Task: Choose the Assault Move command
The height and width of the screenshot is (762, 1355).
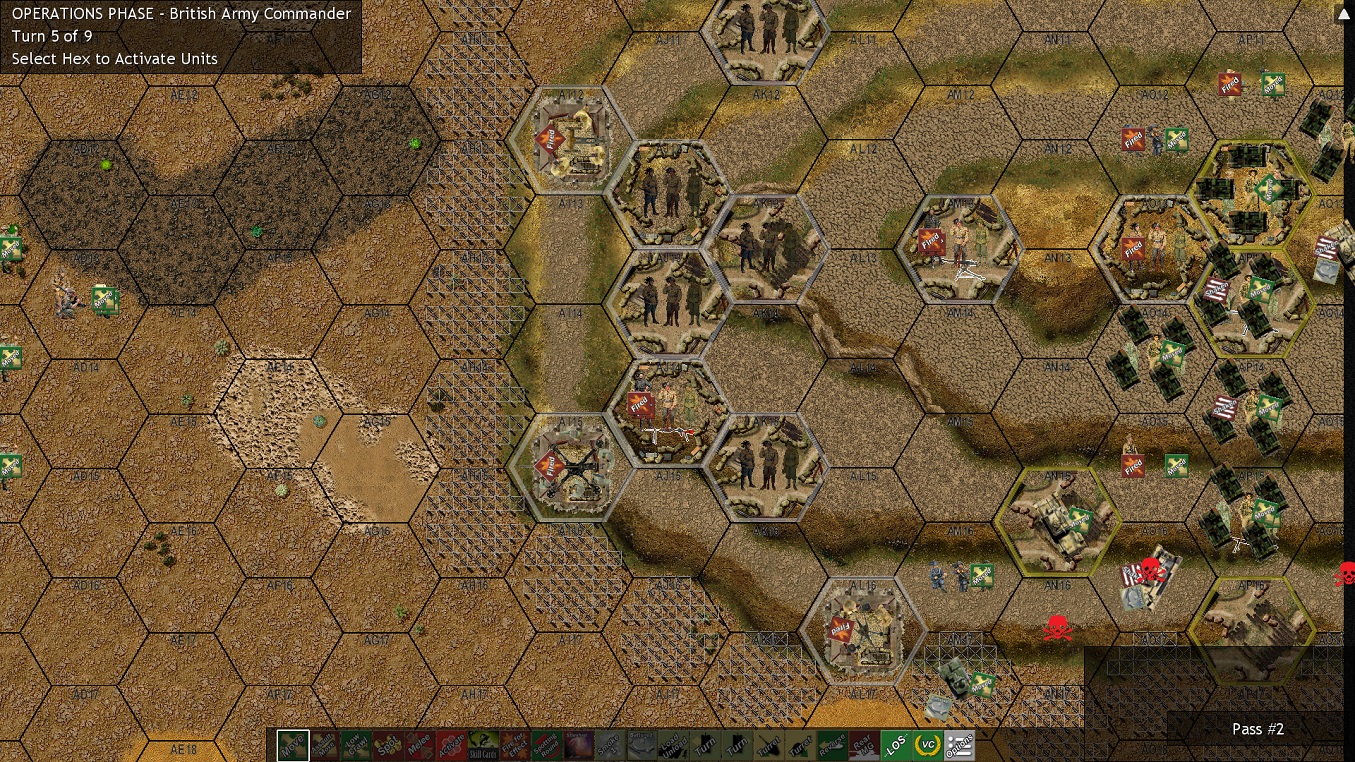Action: 325,746
